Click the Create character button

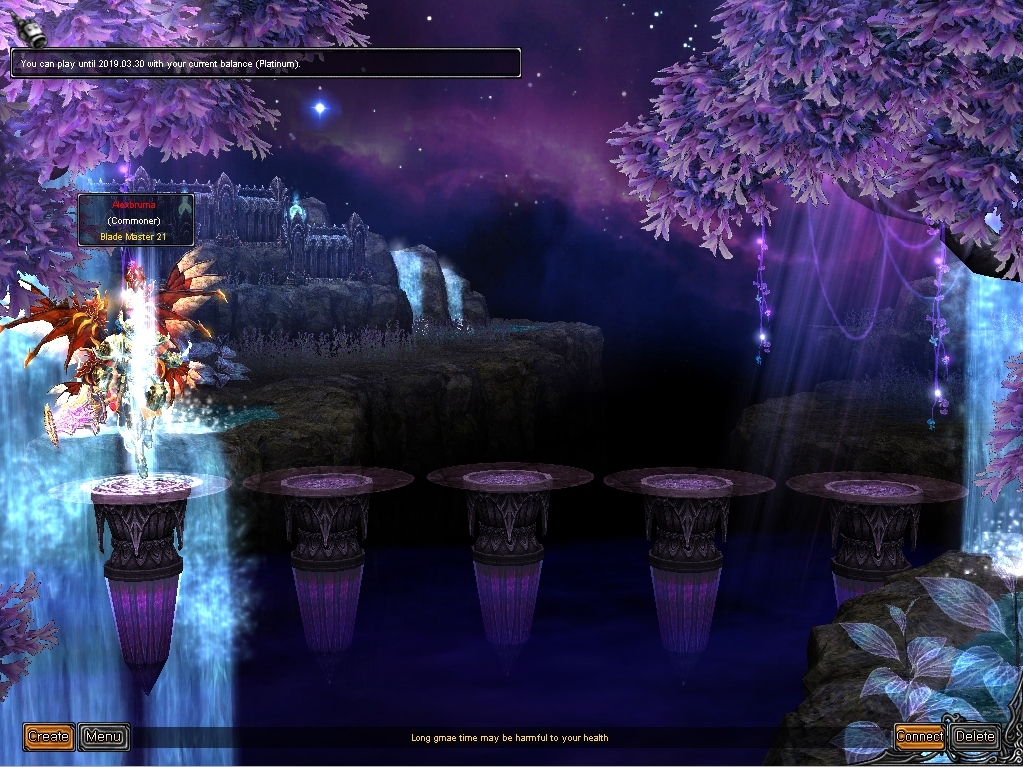[x=48, y=737]
